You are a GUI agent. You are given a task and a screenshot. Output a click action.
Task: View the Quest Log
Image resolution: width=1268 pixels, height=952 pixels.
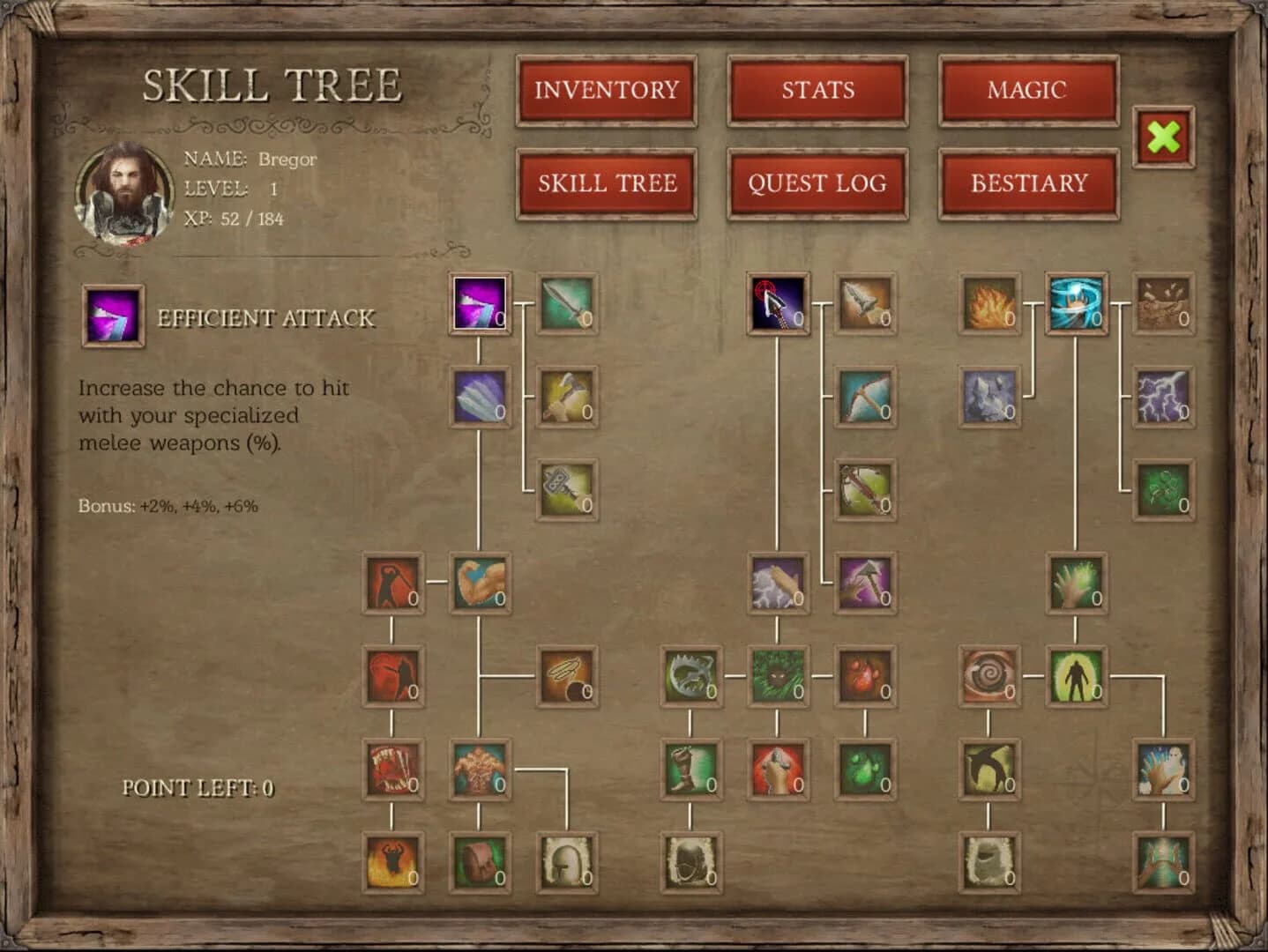pos(817,184)
